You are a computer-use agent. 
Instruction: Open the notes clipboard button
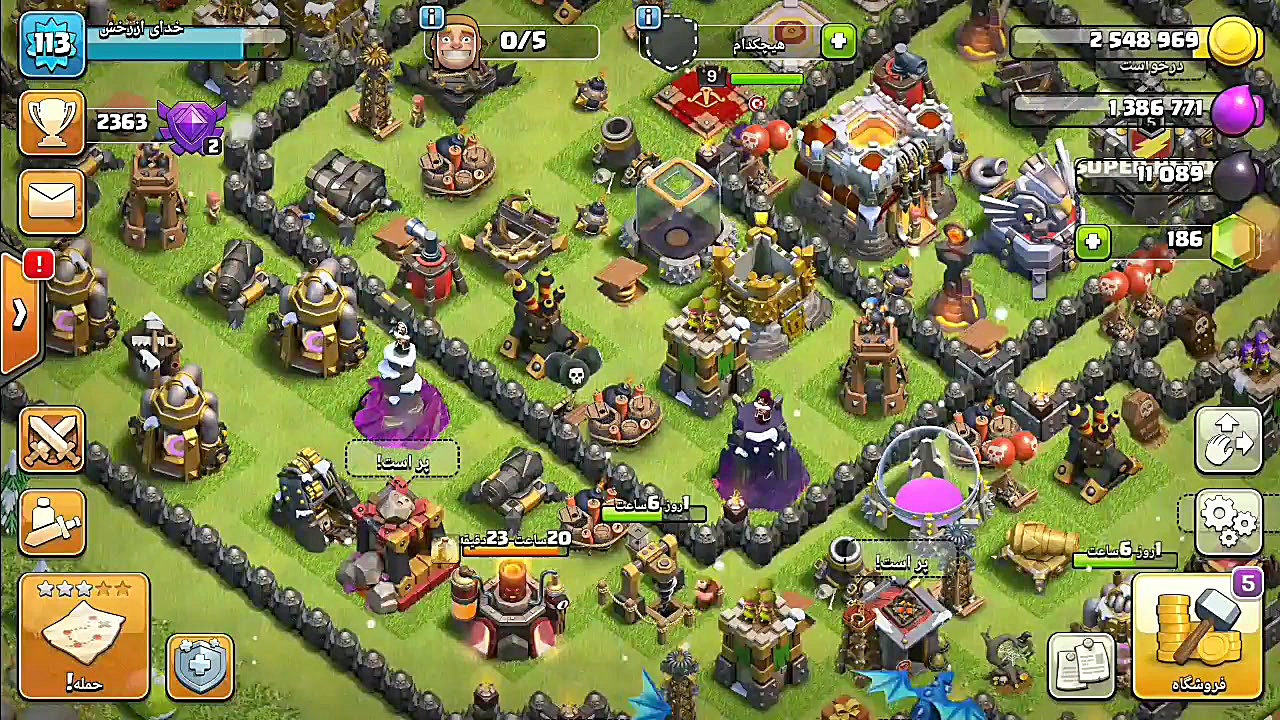pyautogui.click(x=1082, y=664)
